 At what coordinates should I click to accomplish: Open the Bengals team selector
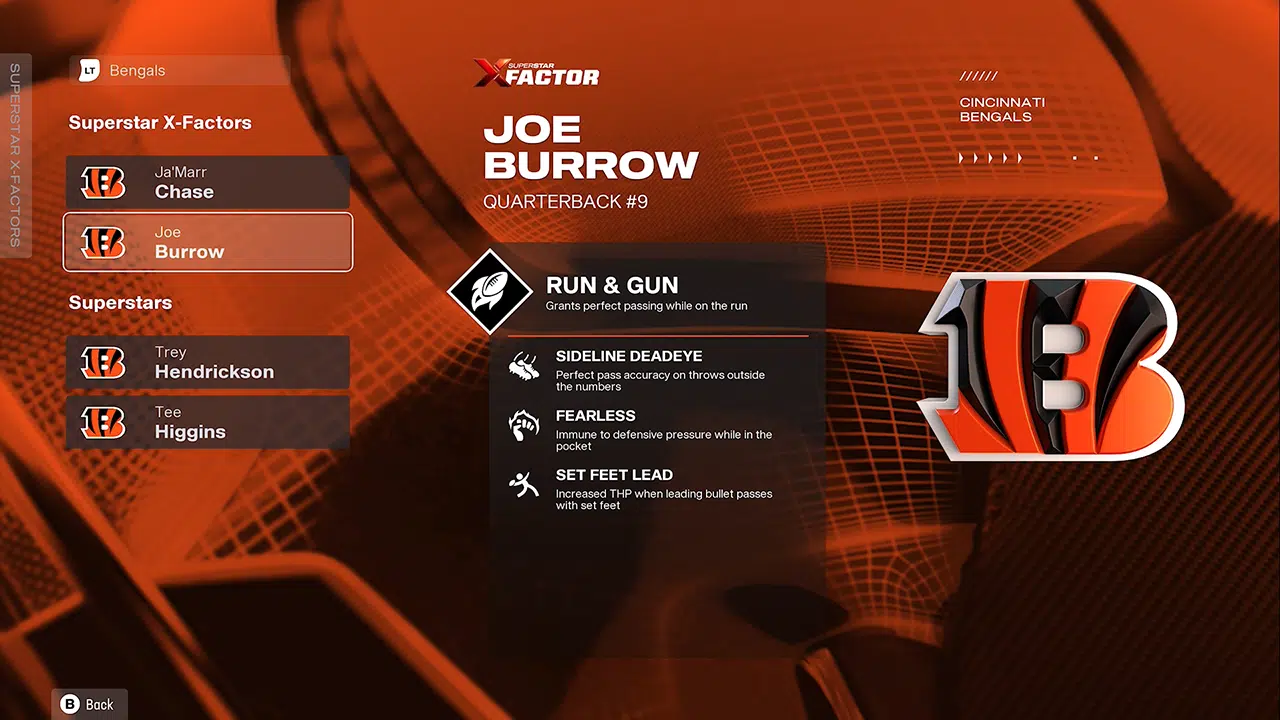pos(180,71)
